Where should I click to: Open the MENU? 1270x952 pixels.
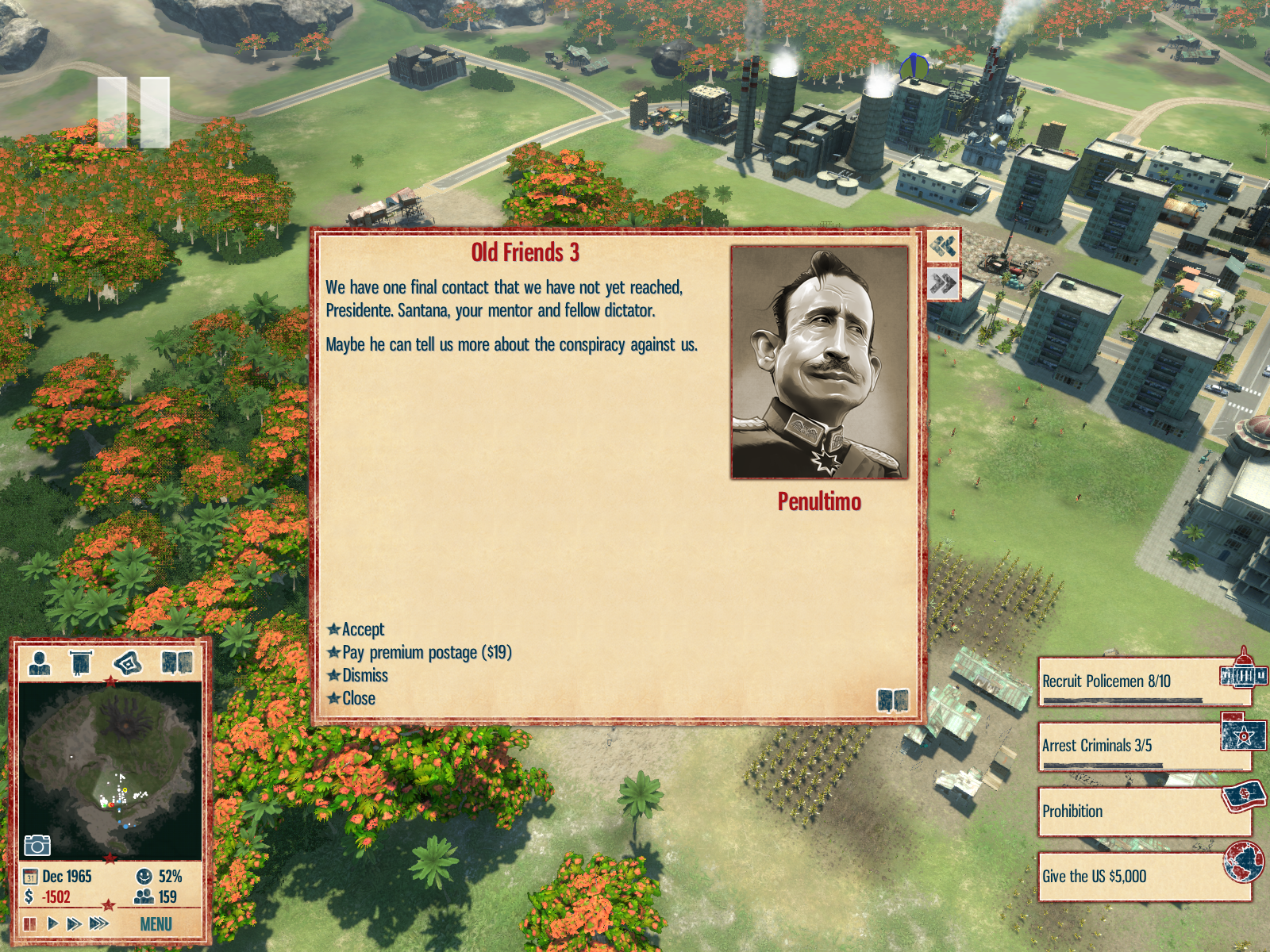[x=156, y=924]
